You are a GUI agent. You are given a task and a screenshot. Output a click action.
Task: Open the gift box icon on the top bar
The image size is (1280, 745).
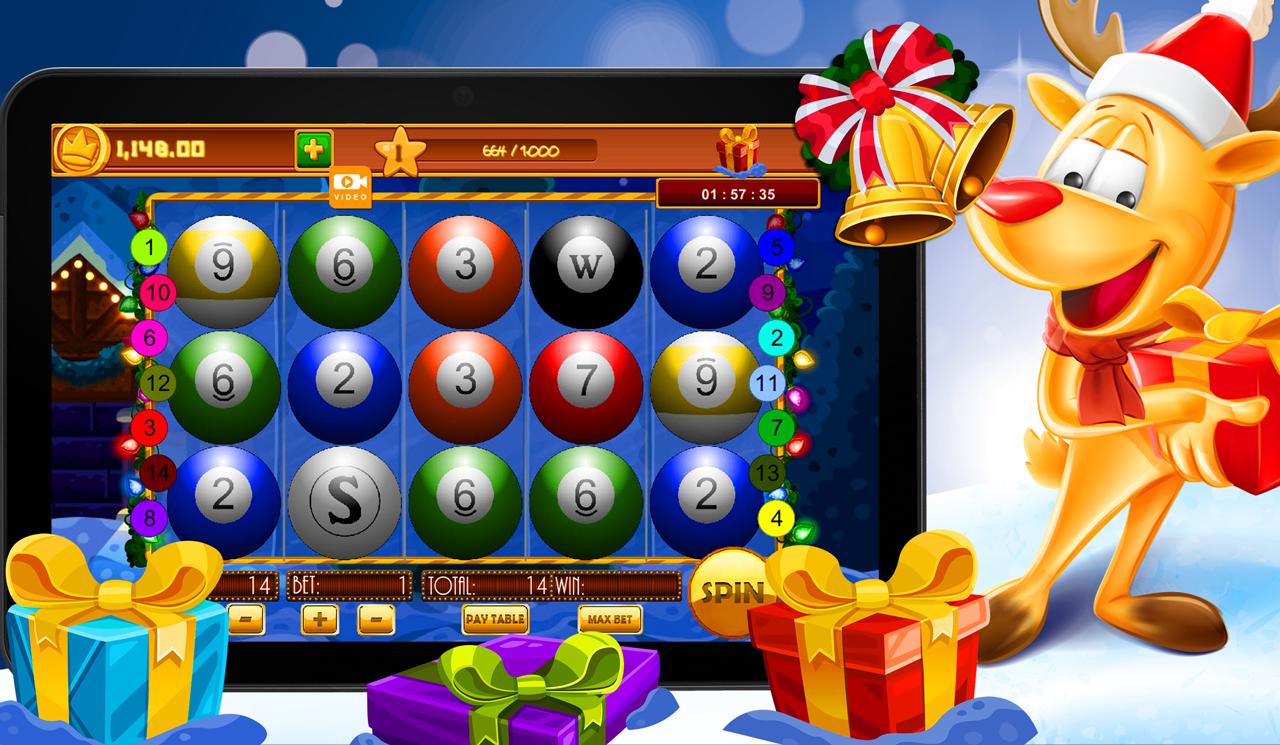coord(740,148)
